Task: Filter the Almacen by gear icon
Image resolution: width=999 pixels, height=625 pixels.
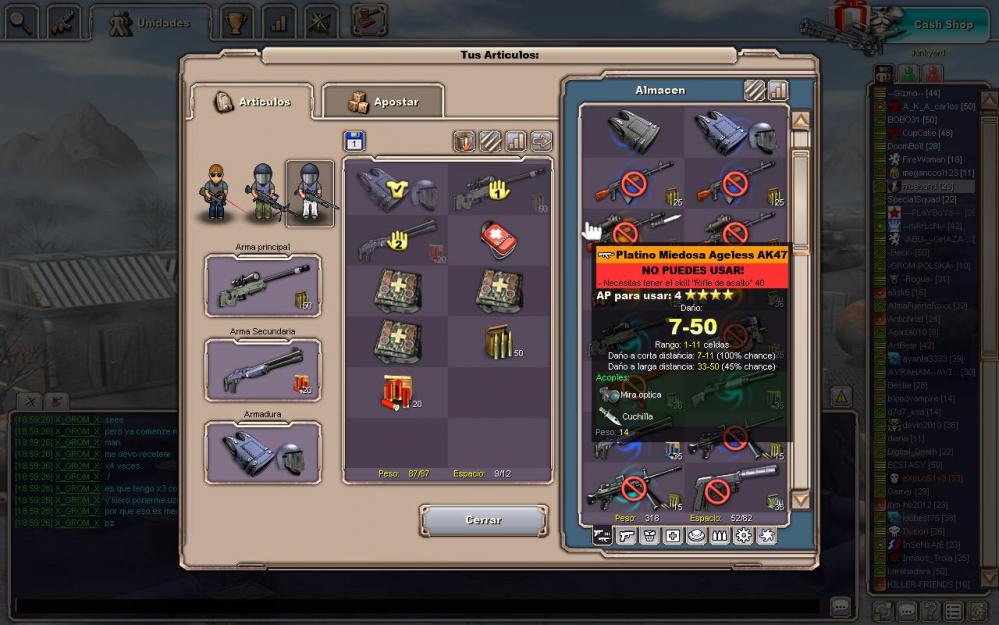Action: 743,536
